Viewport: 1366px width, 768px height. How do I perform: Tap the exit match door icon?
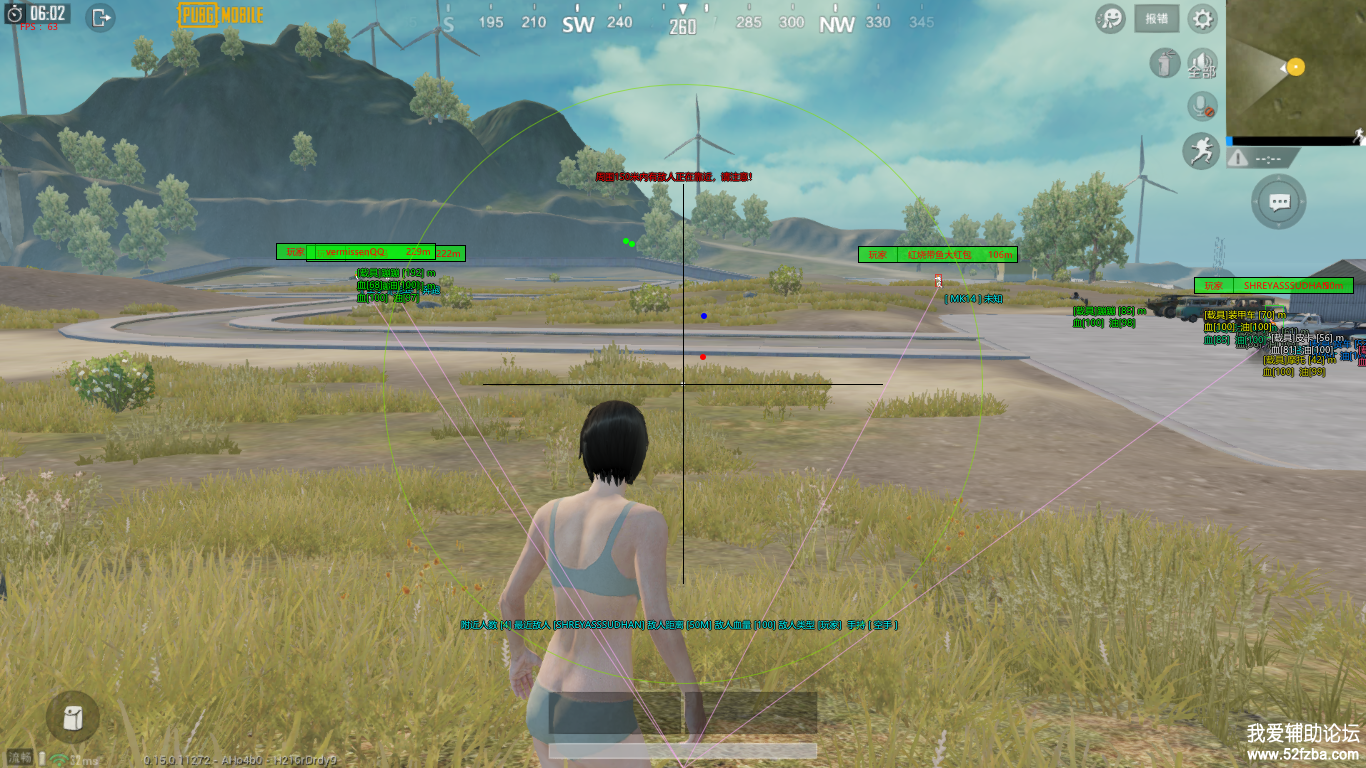[101, 17]
